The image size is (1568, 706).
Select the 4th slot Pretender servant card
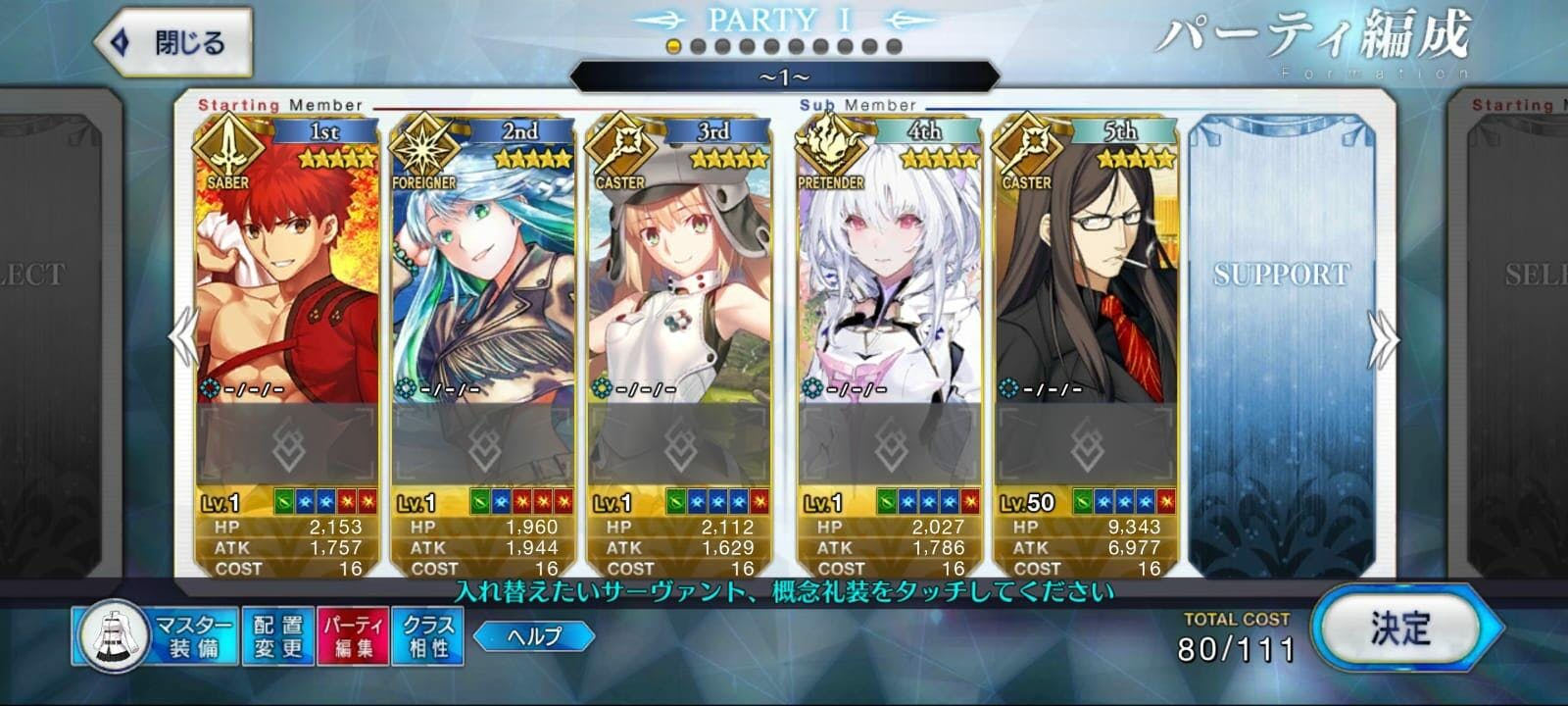point(889,275)
